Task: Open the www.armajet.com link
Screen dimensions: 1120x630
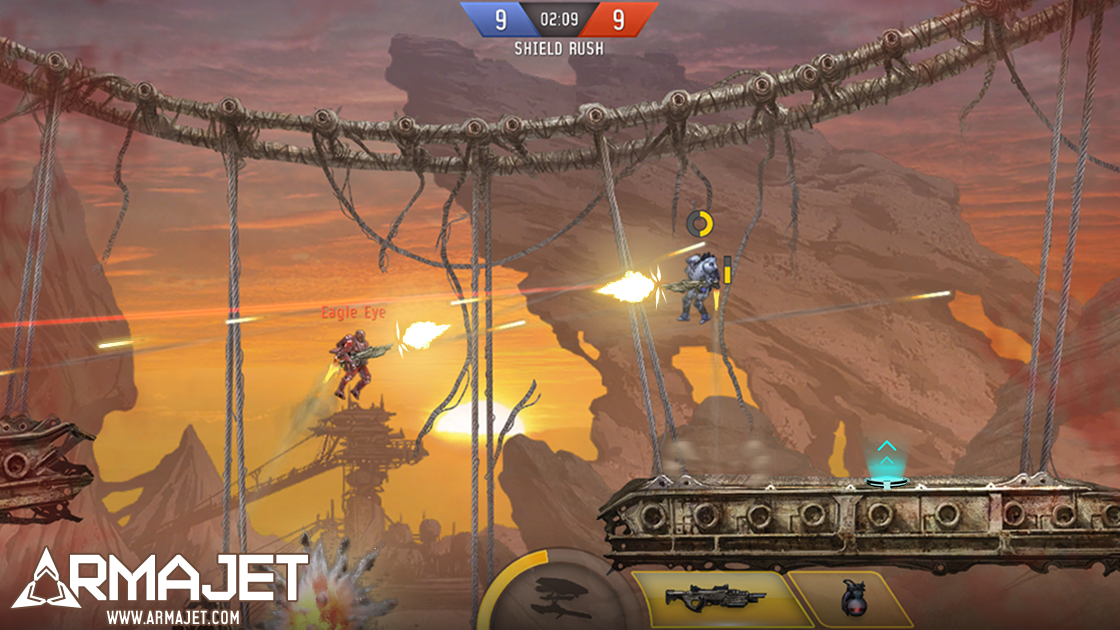Action: pyautogui.click(x=172, y=617)
